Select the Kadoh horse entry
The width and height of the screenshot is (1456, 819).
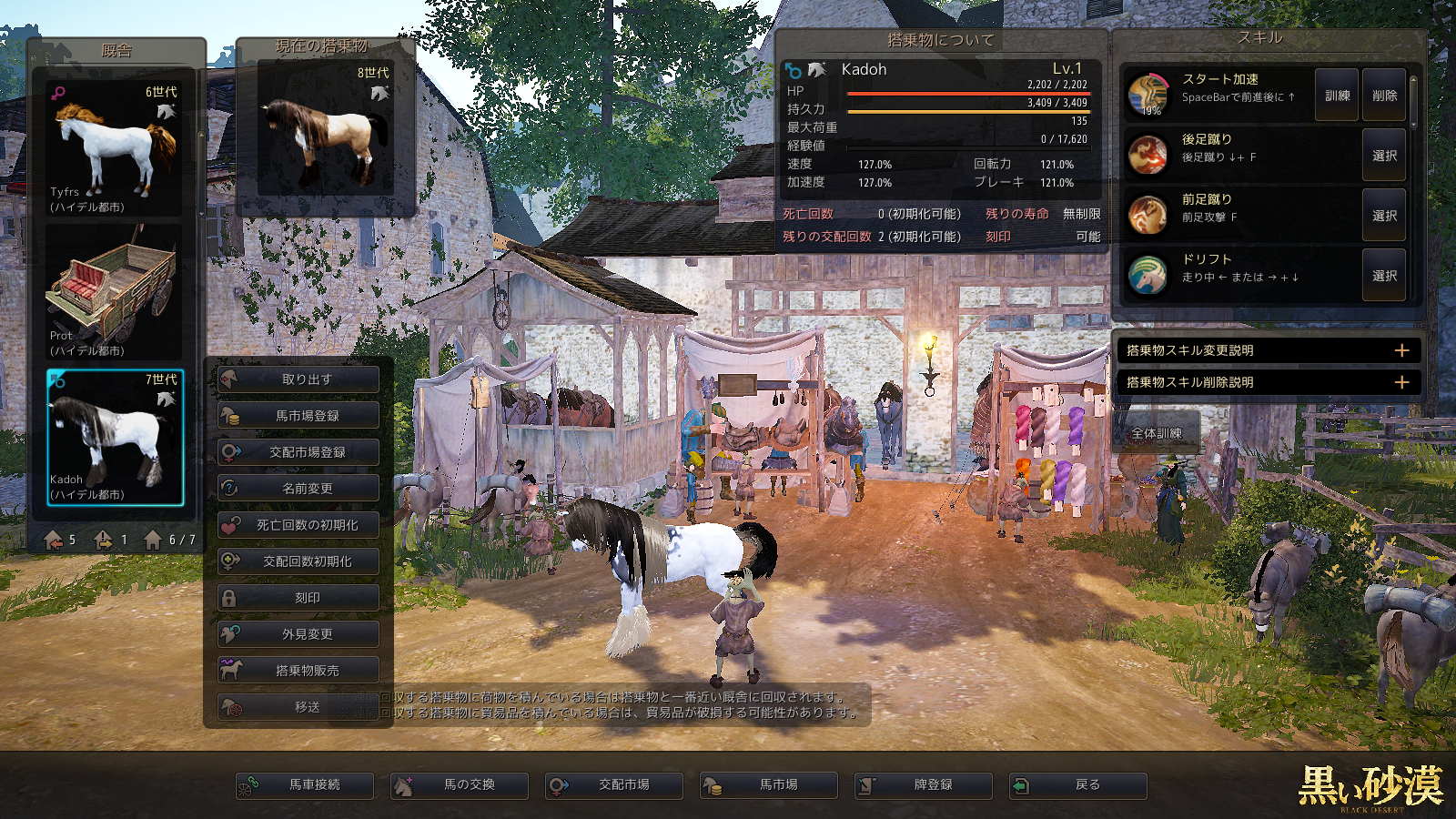click(x=115, y=437)
